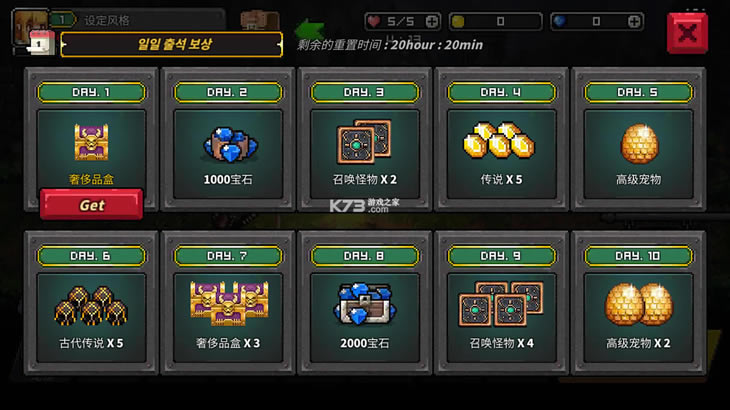Add more hearts with the plus button

pyautogui.click(x=431, y=21)
